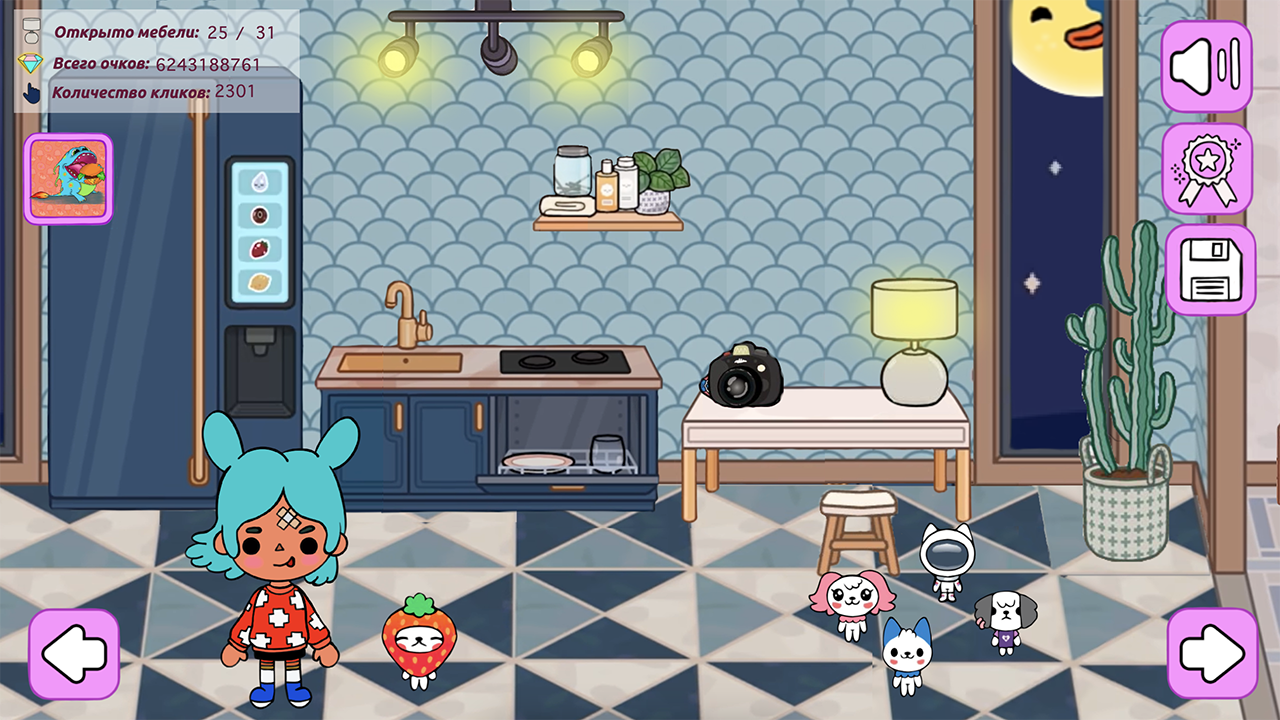
Task: Click the furniture icon in the stats panel
Action: tap(31, 32)
